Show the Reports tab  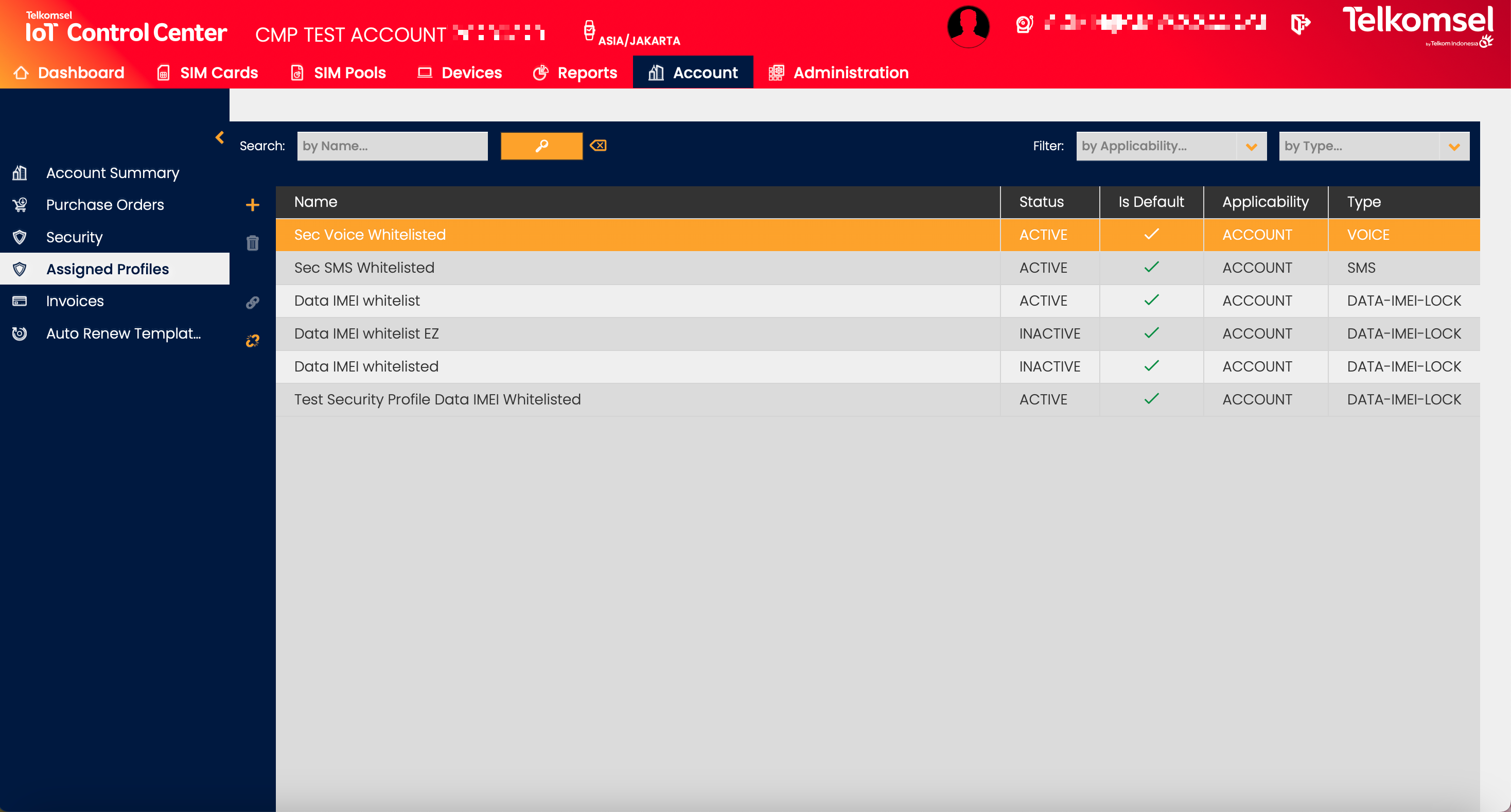click(x=575, y=73)
